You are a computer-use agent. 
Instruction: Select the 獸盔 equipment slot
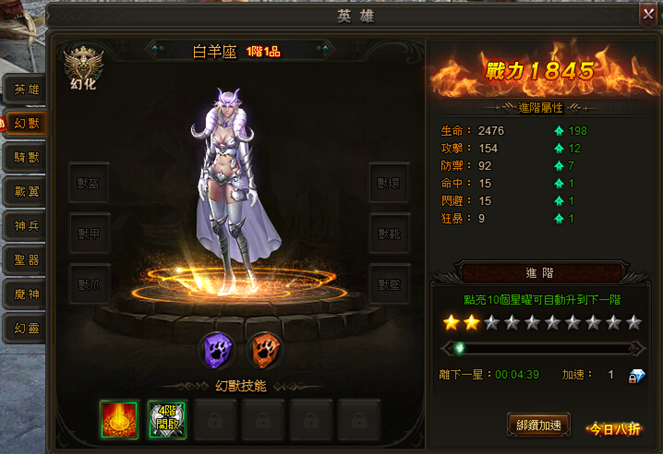coord(89,183)
